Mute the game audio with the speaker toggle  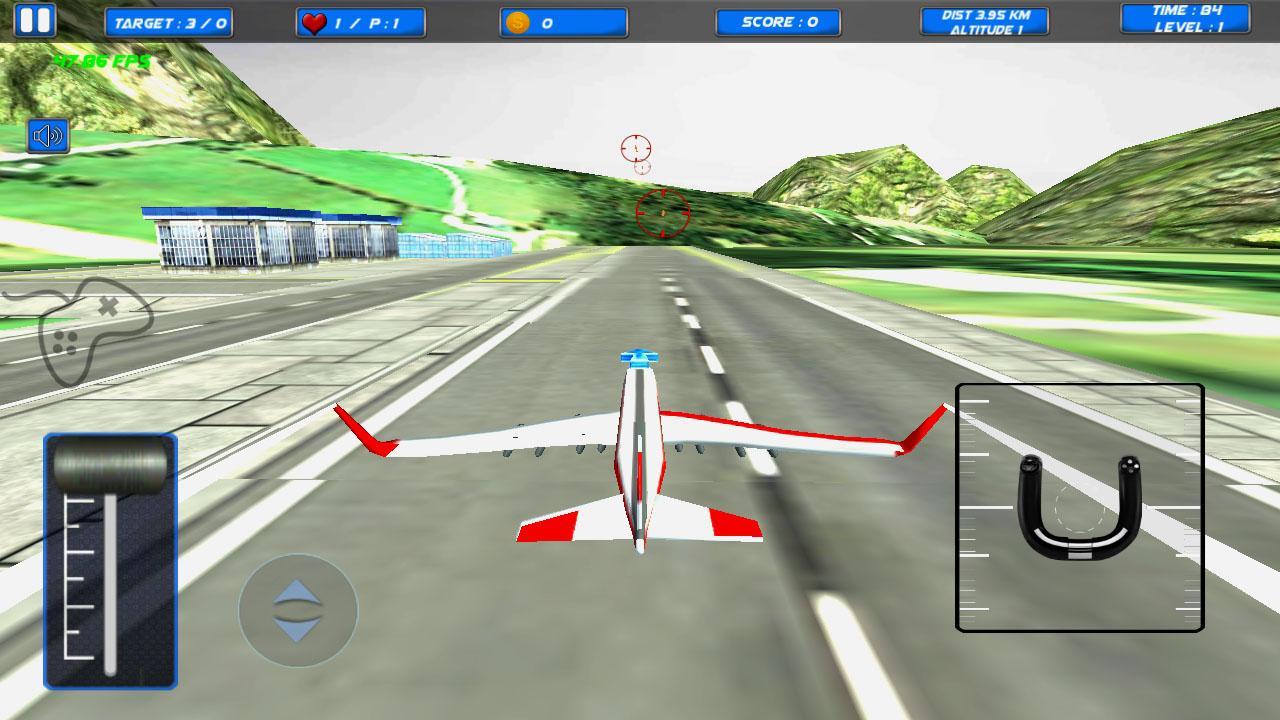[x=48, y=135]
